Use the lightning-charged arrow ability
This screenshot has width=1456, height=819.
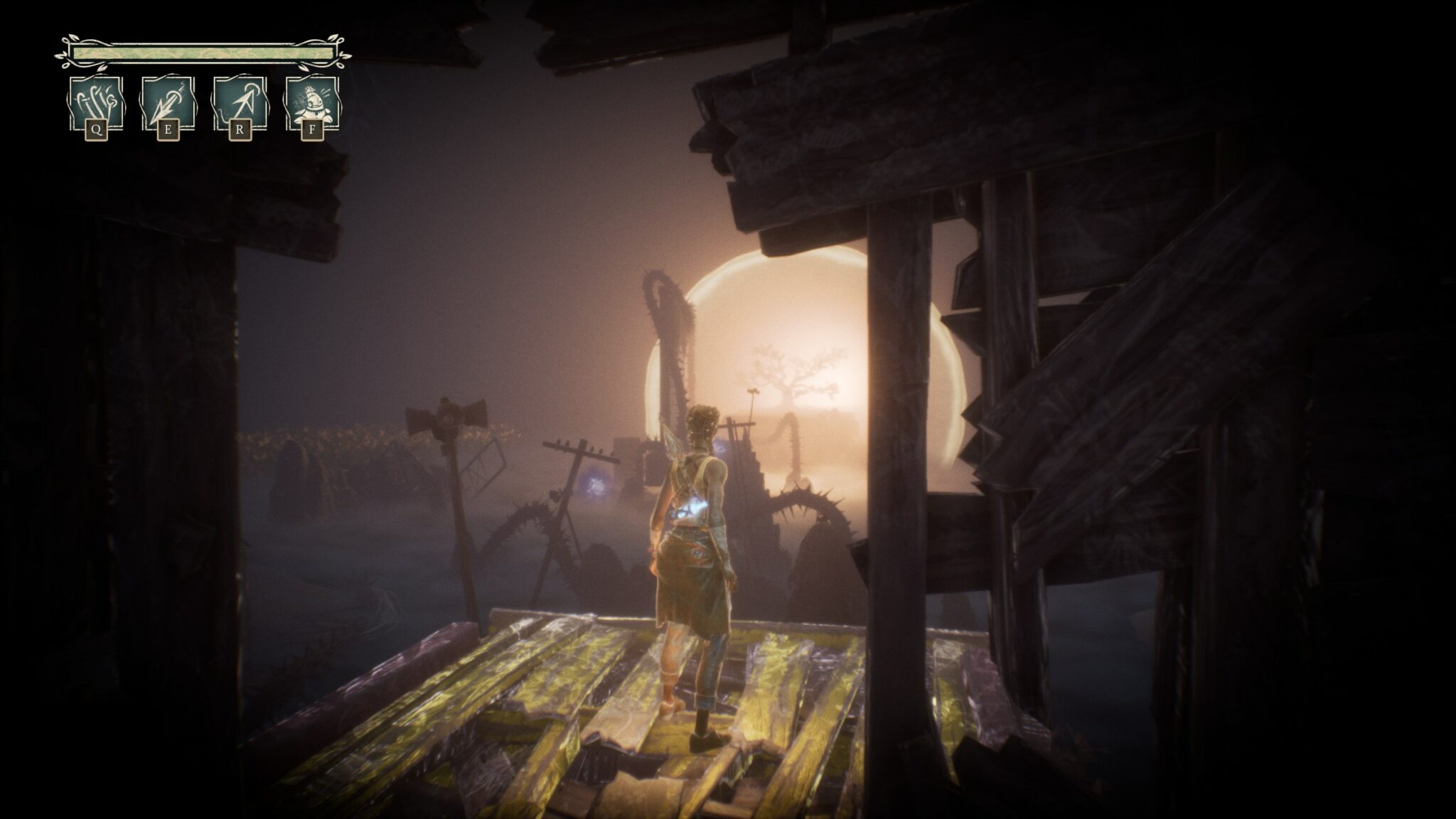[167, 104]
